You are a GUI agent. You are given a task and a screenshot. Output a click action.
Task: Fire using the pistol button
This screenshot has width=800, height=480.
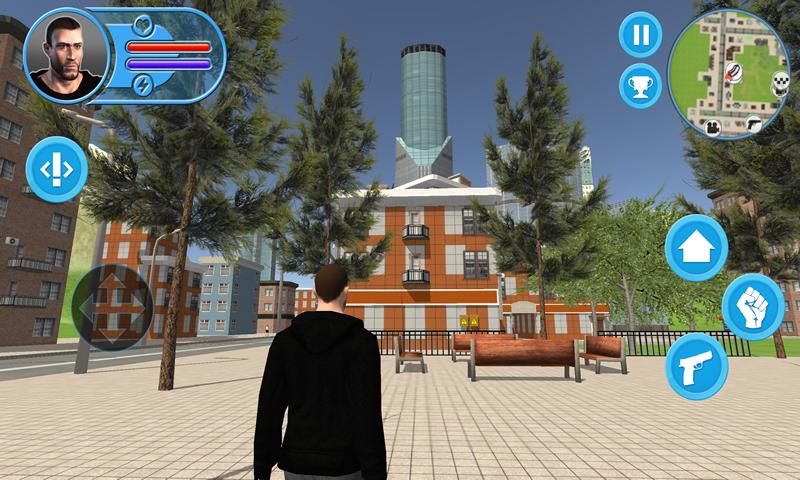(x=696, y=366)
